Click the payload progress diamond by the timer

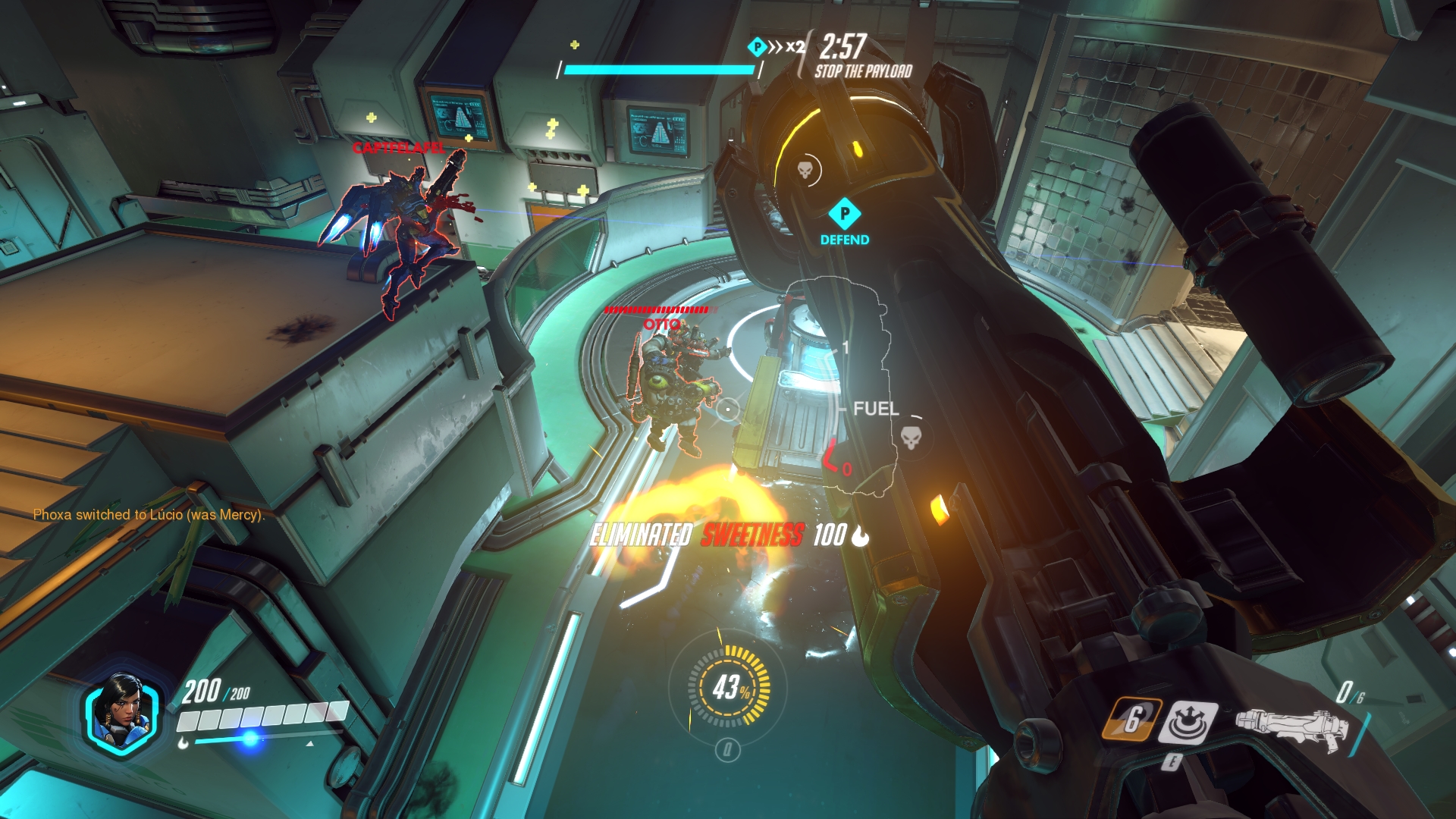tap(757, 47)
